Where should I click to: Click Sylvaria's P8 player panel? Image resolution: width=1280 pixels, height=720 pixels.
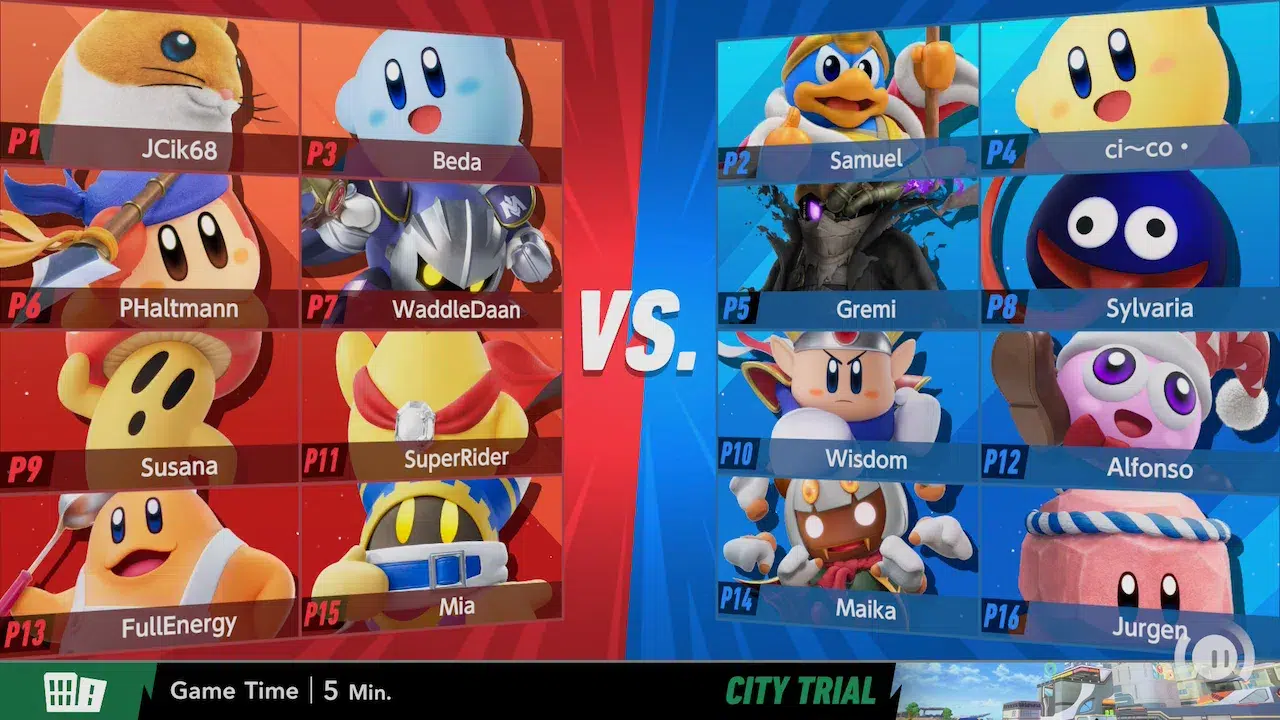[x=1115, y=250]
